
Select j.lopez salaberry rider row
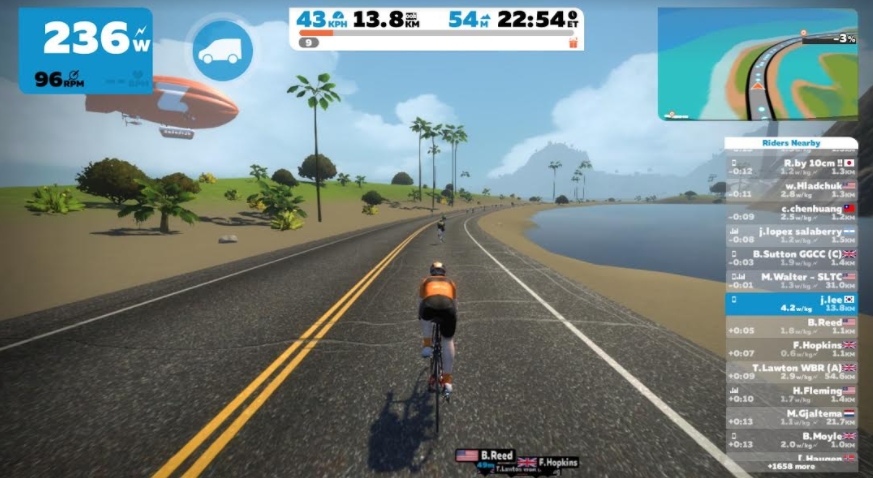(x=791, y=235)
